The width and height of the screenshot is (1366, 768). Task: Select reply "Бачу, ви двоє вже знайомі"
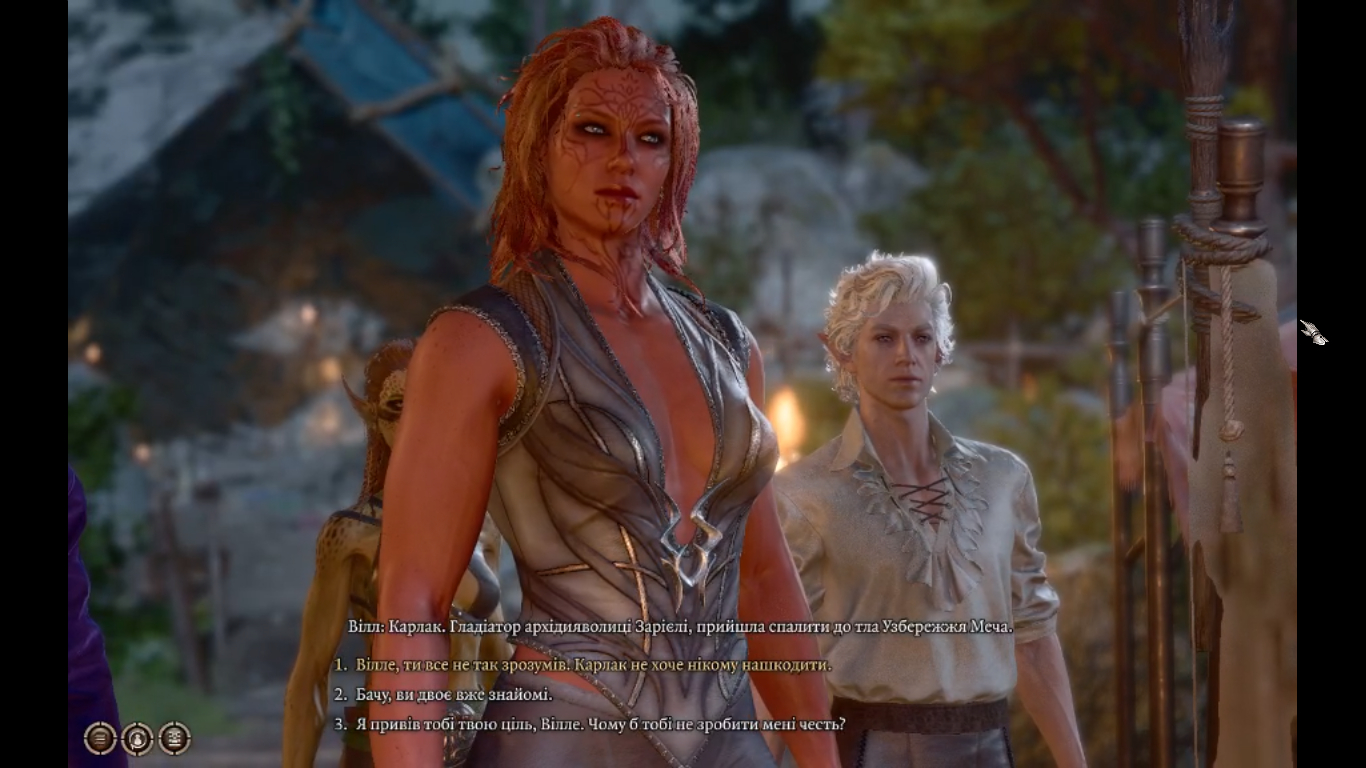click(x=454, y=694)
